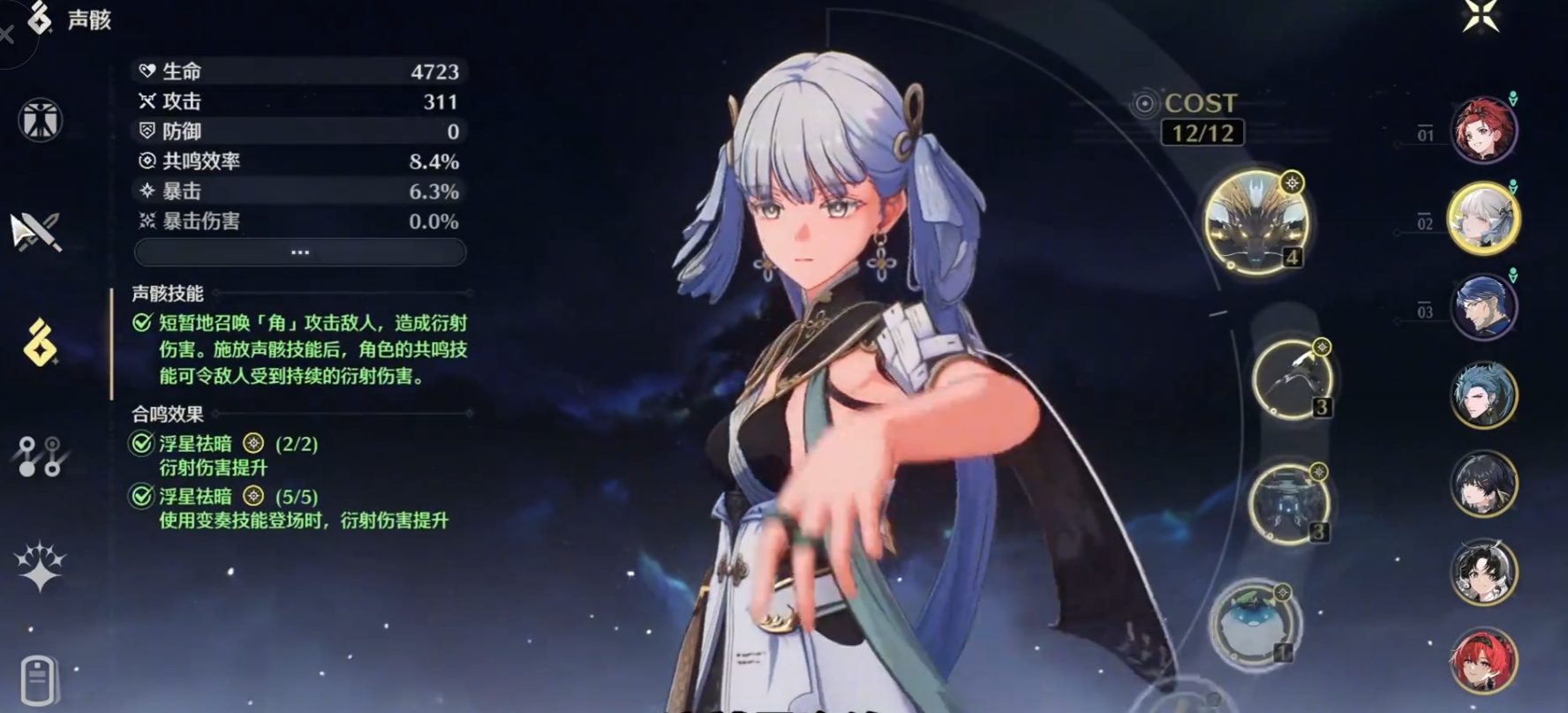This screenshot has width=1568, height=713.
Task: Open the character attributes tab with the figure icon
Action: click(x=40, y=120)
